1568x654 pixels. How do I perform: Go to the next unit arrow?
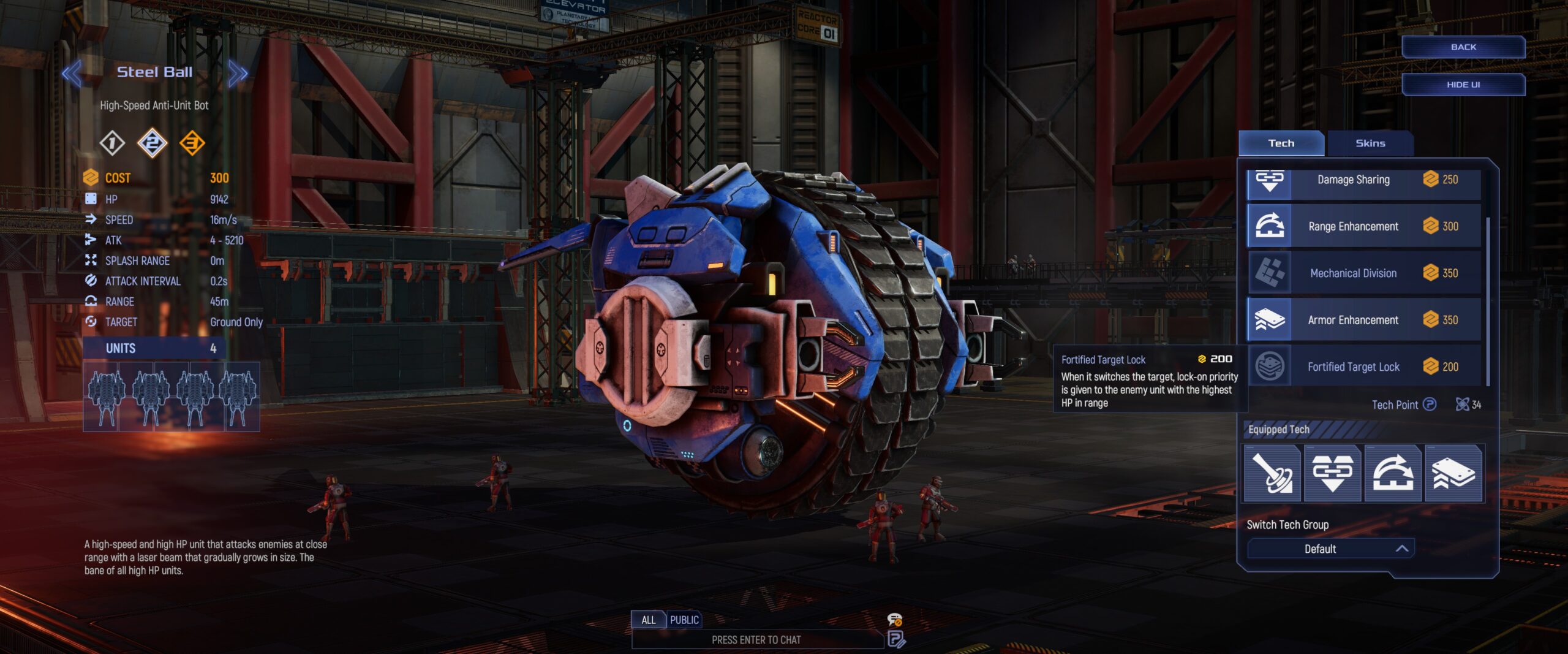point(238,74)
